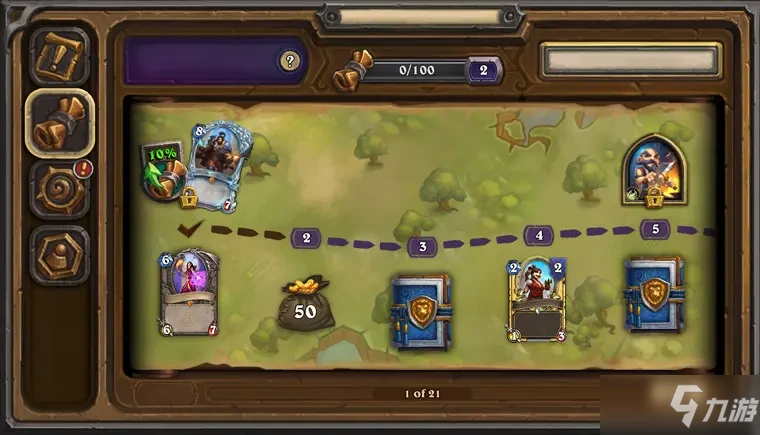
Task: Pick the golden 2-cost card reward
Action: click(x=537, y=297)
